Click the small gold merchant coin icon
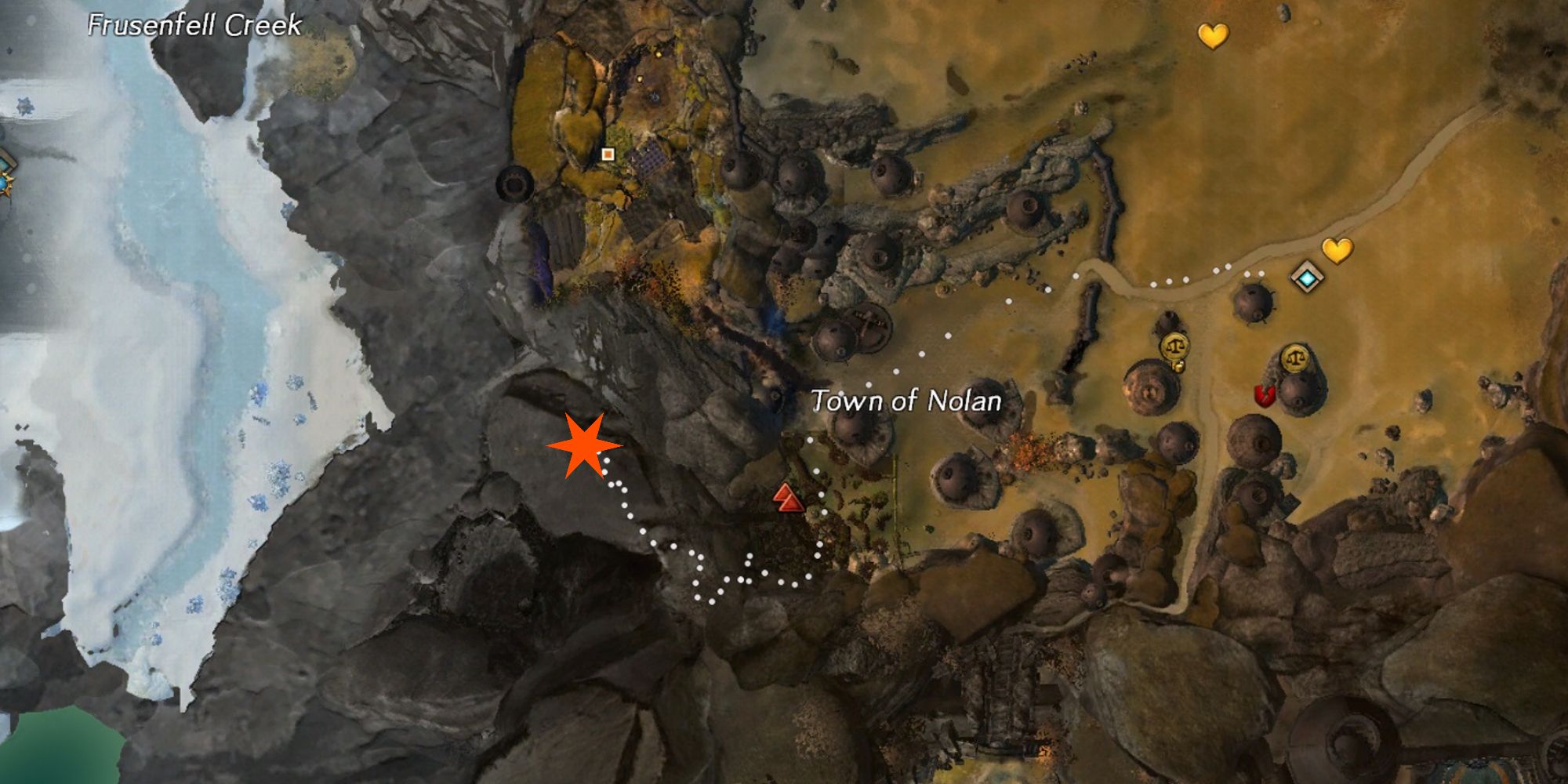 pyautogui.click(x=1178, y=366)
